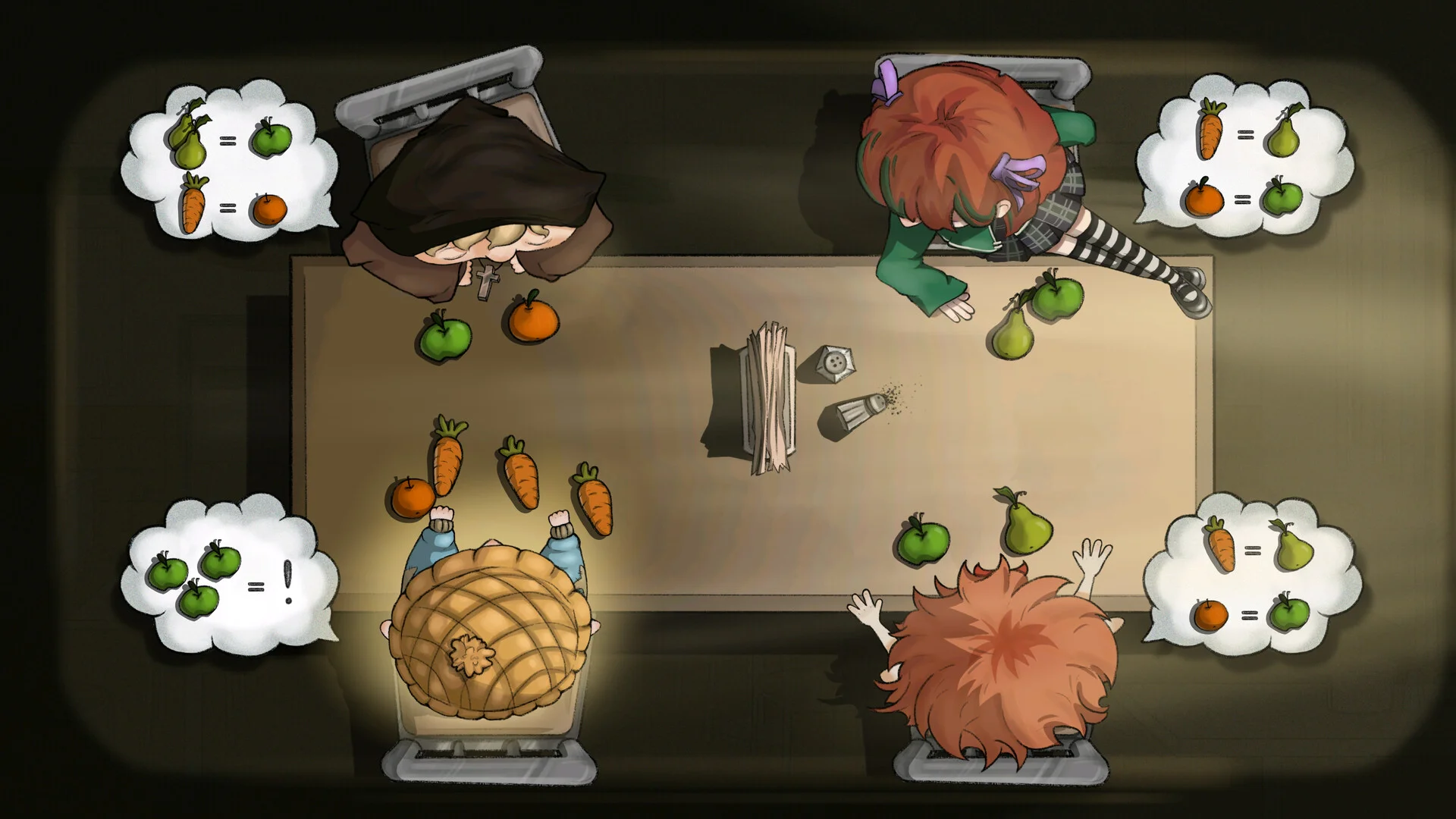The width and height of the screenshot is (1456, 819).
Task: Select the green apple near the spiky-haired kid
Action: pyautogui.click(x=923, y=541)
